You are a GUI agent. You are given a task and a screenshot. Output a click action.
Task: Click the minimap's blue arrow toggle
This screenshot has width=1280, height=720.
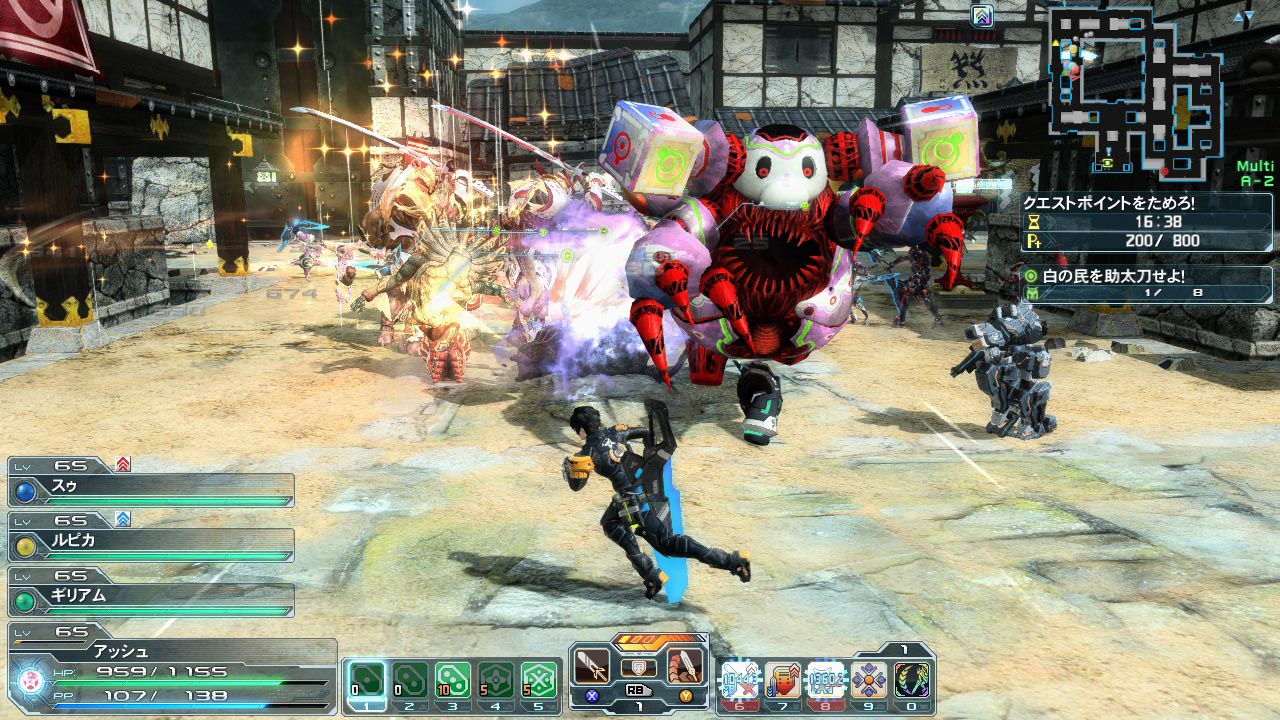[1243, 17]
